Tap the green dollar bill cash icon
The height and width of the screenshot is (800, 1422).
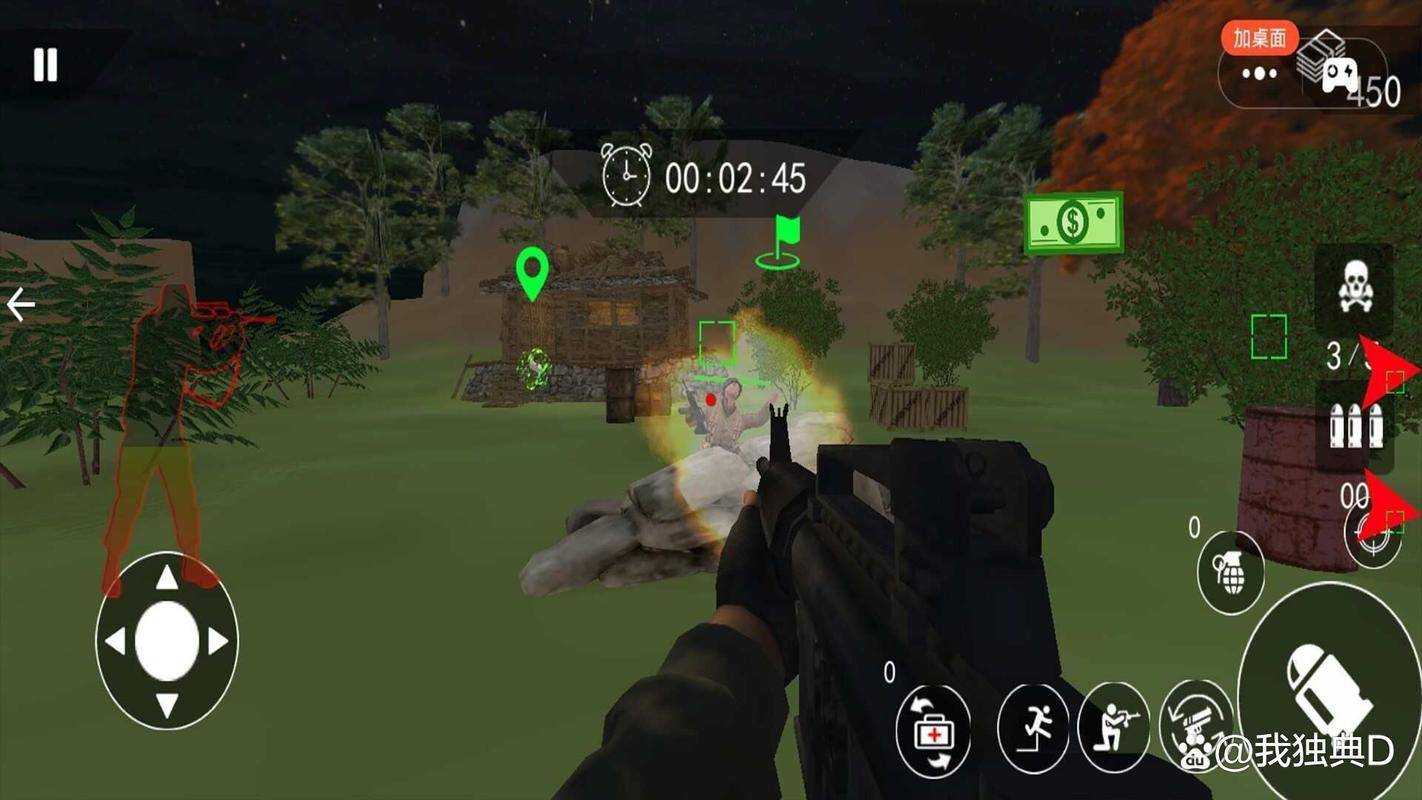pyautogui.click(x=1073, y=223)
